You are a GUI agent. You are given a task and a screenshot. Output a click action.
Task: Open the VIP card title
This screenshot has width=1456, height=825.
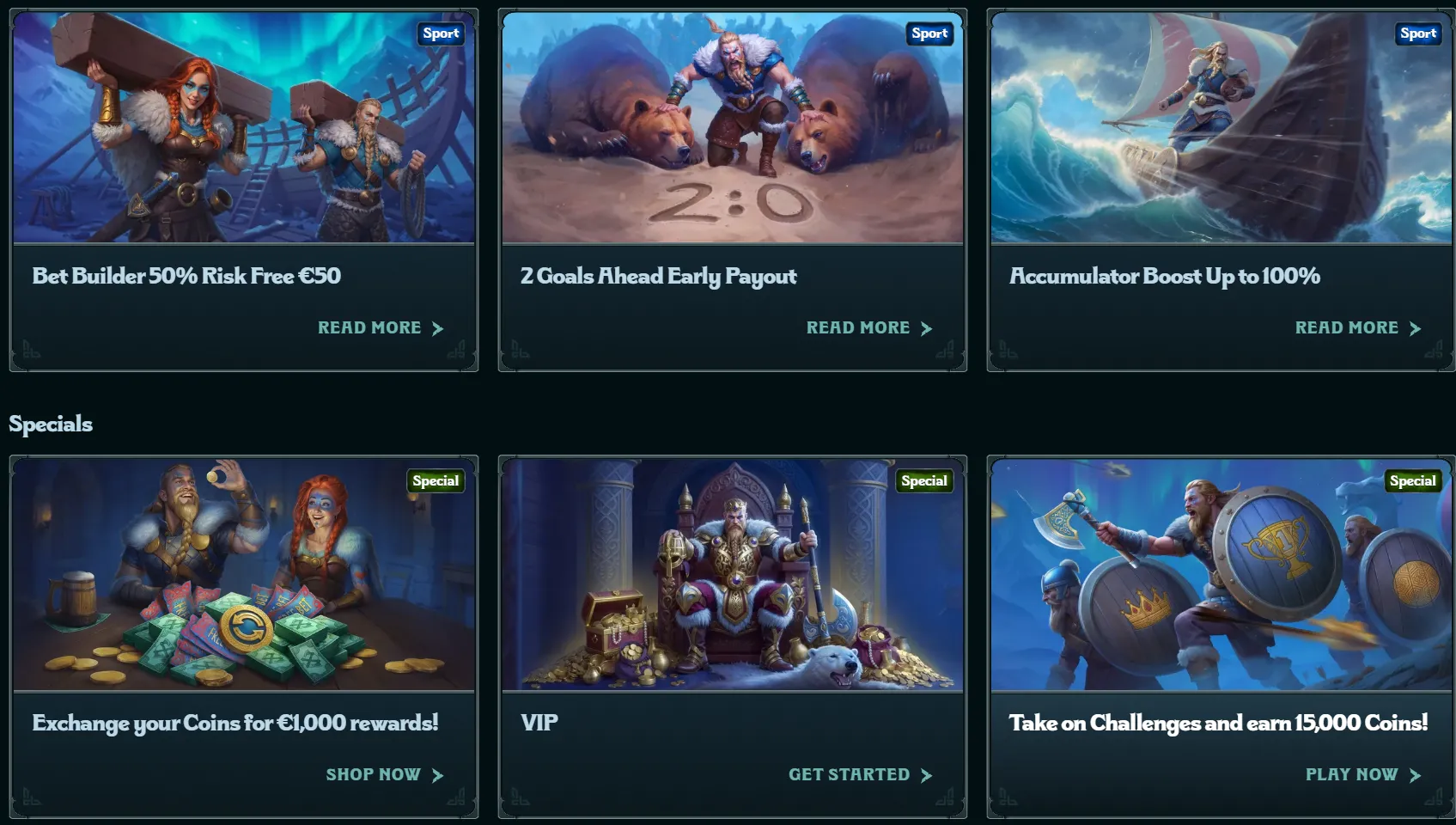[539, 723]
